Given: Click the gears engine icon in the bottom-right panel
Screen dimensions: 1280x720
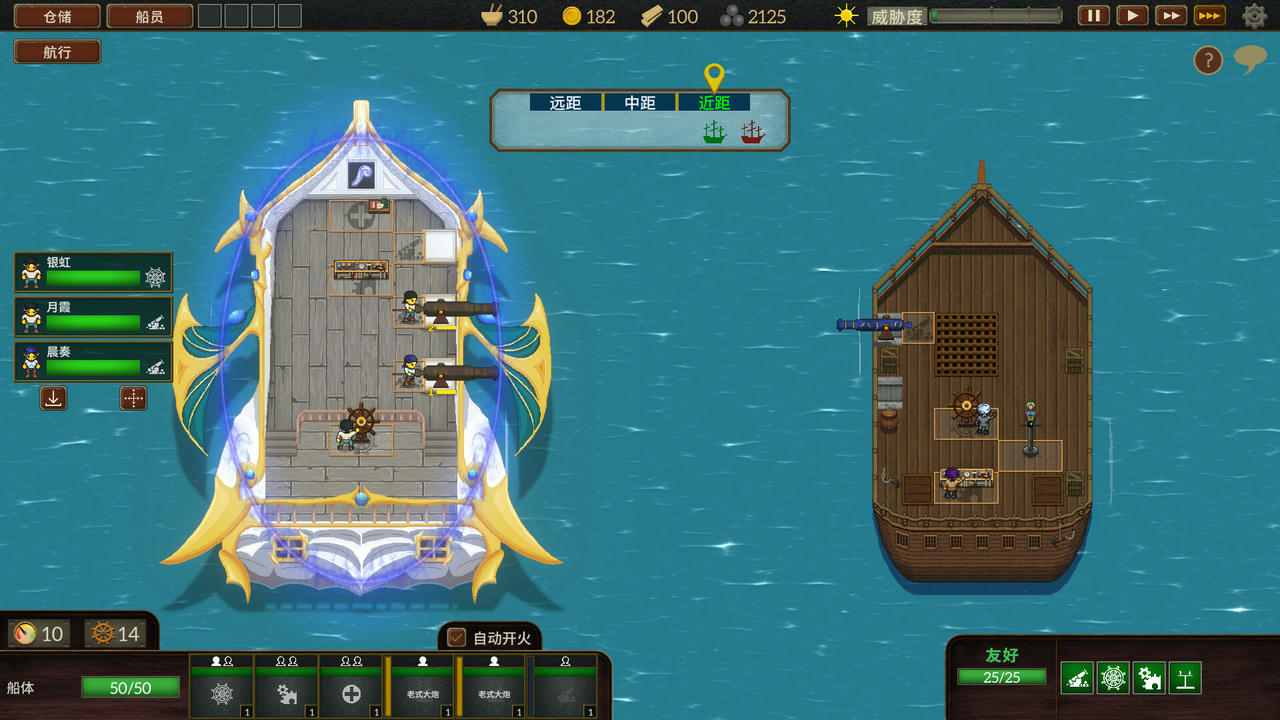Looking at the screenshot, I should pyautogui.click(x=1147, y=677).
